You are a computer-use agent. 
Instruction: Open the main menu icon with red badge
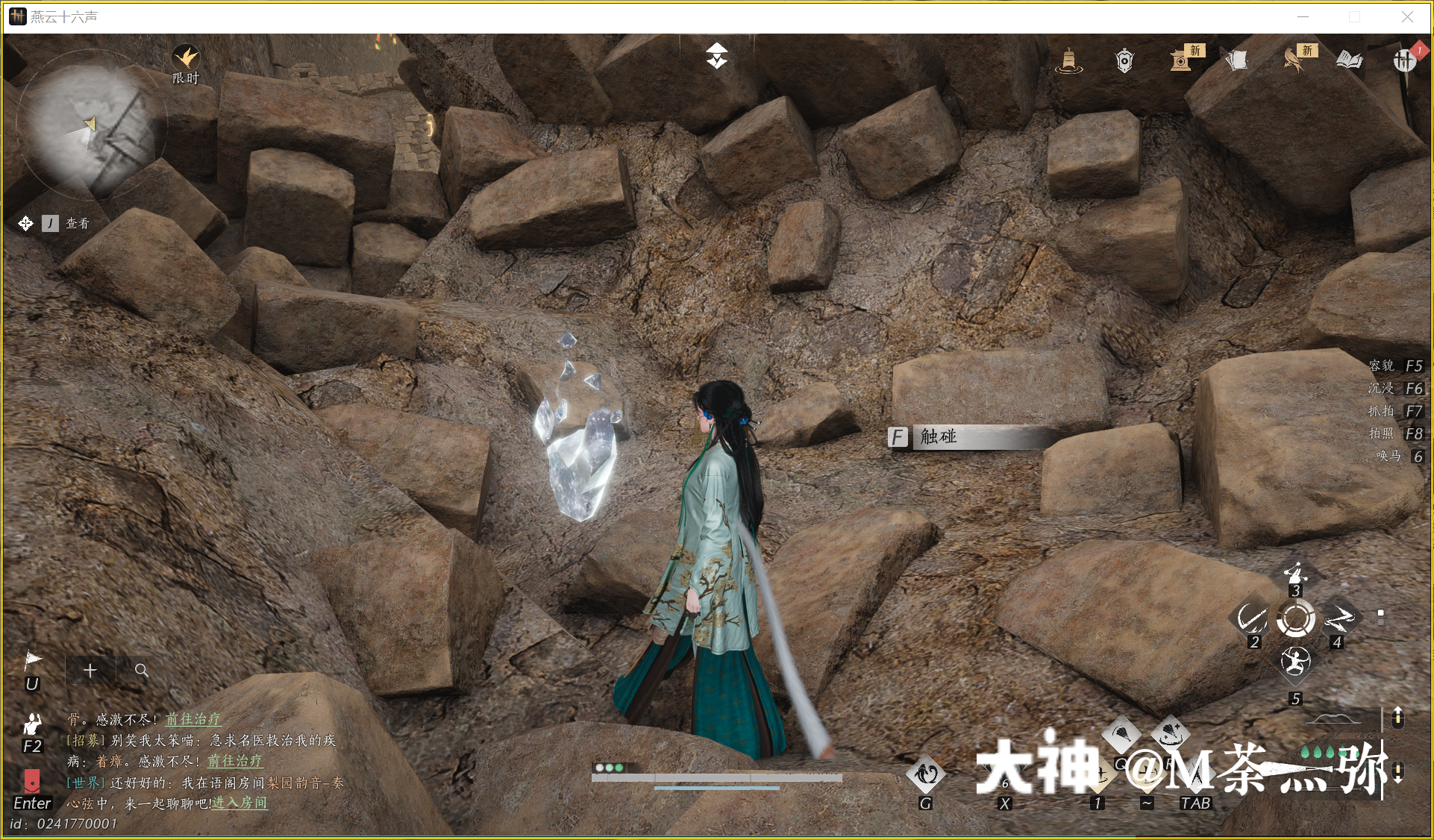(x=1405, y=60)
